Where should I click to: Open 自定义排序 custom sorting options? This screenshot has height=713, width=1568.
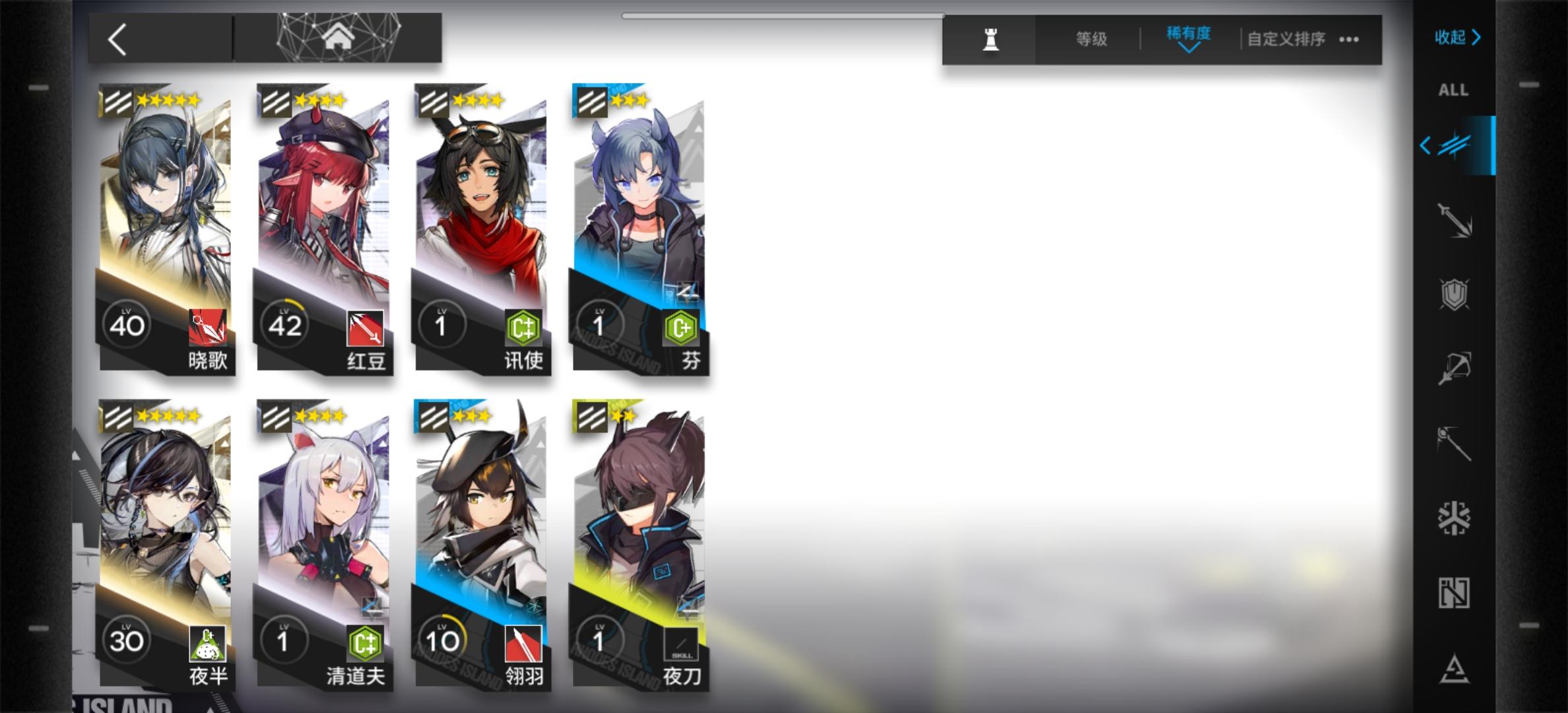1286,39
